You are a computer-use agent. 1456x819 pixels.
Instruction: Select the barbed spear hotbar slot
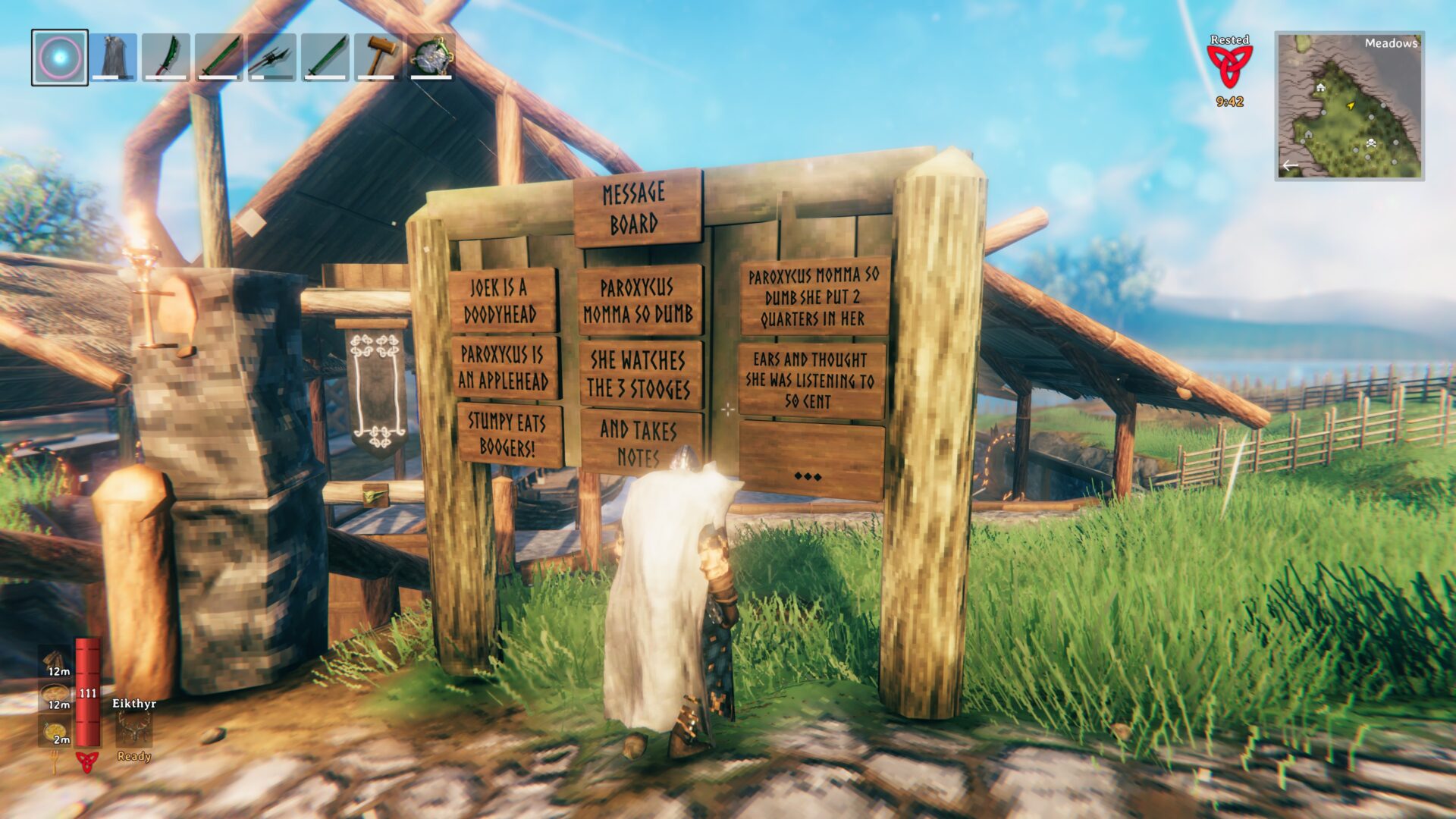coord(272,57)
